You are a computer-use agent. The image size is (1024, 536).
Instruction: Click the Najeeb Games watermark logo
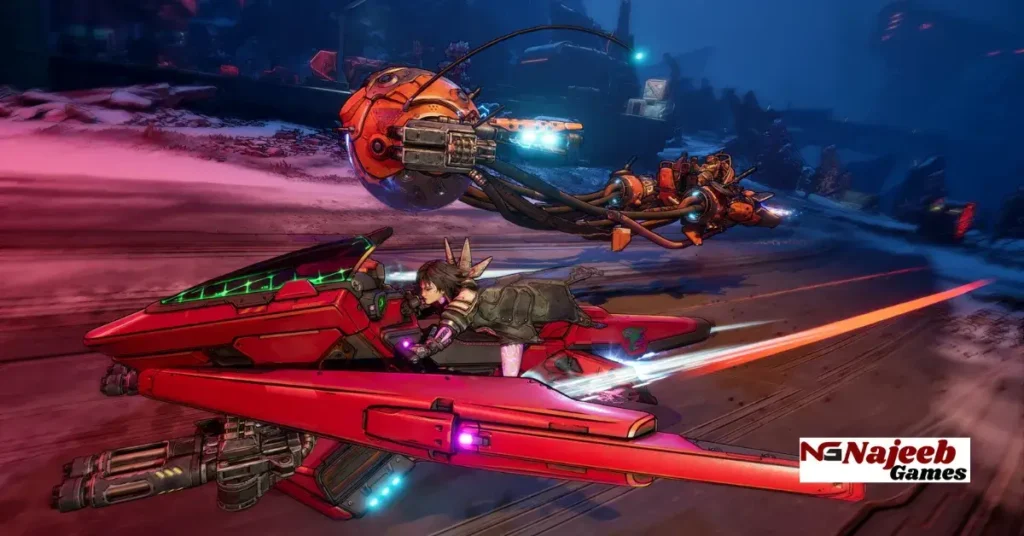(x=884, y=460)
